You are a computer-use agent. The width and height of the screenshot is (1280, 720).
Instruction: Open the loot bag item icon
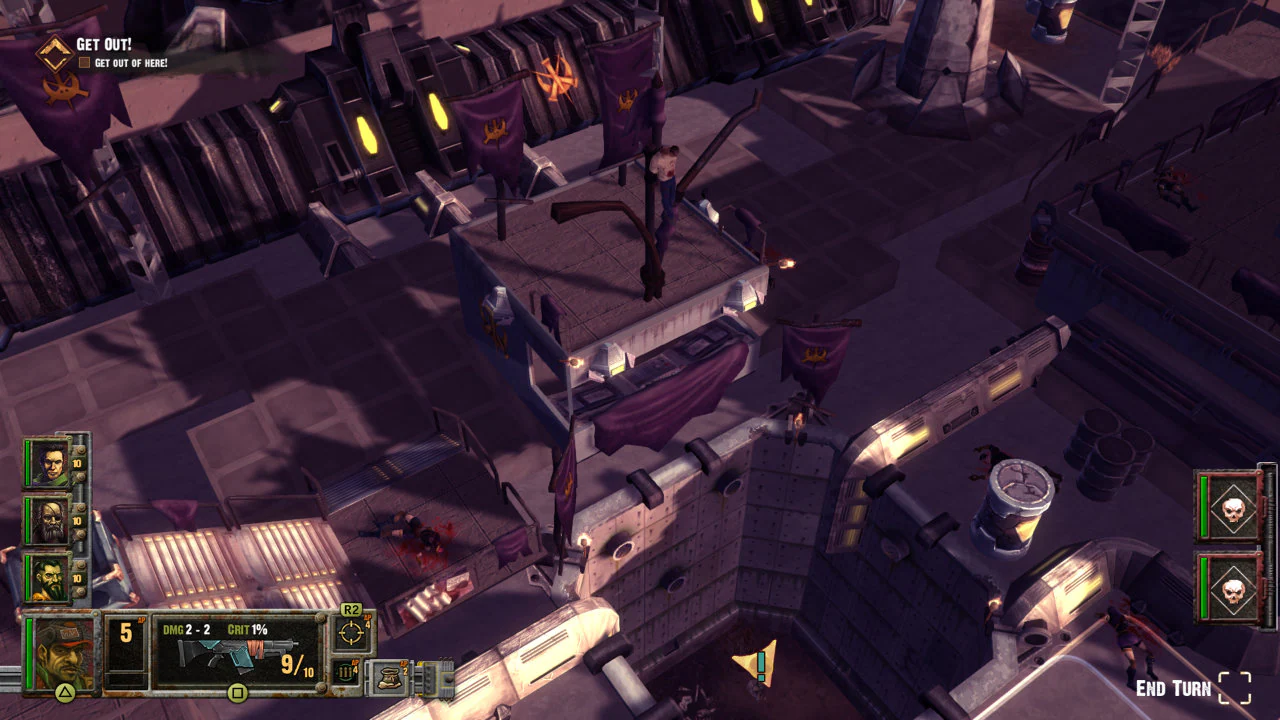click(x=389, y=678)
